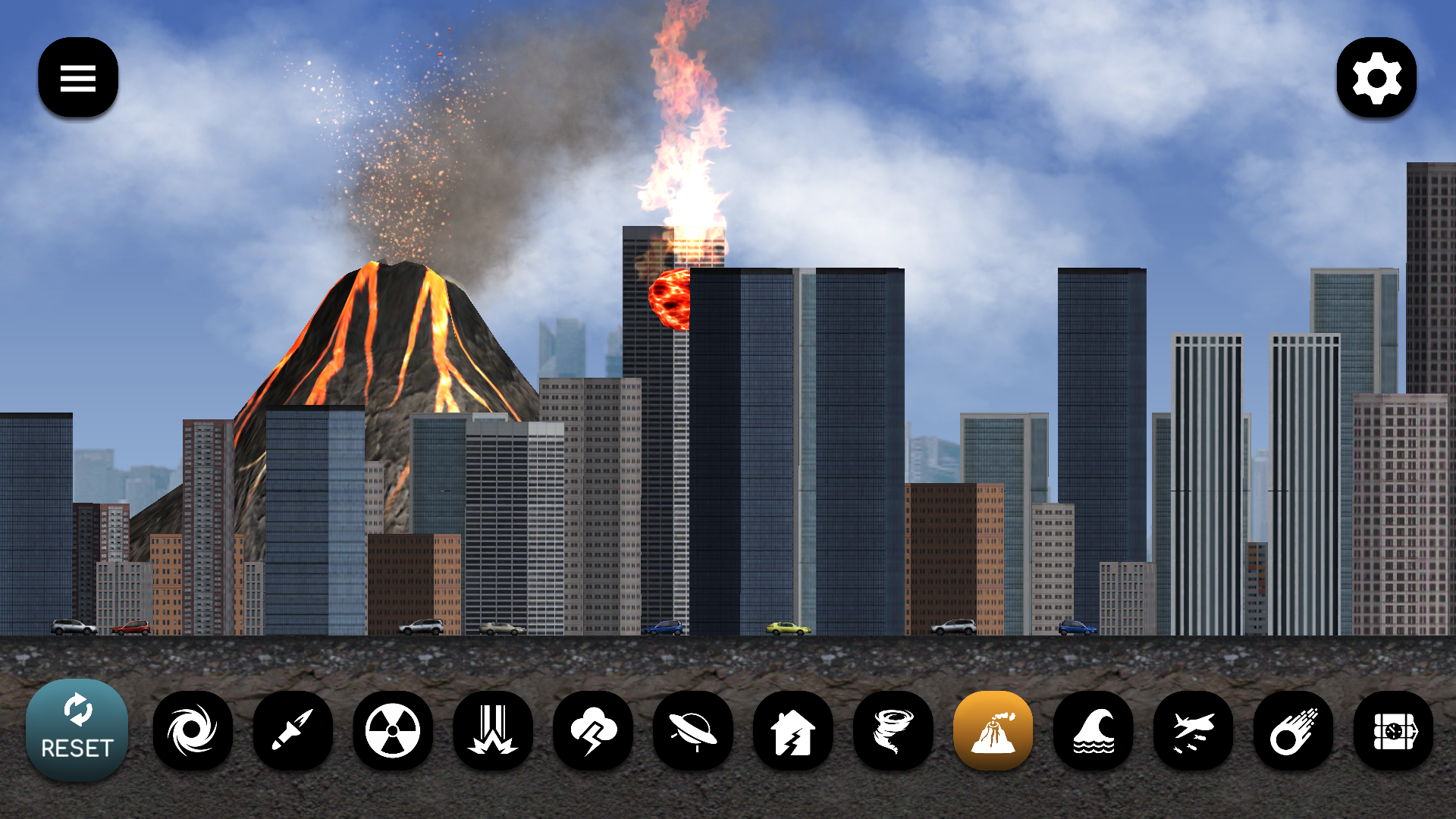Summon the UFO invasion tool
The width and height of the screenshot is (1456, 819).
click(694, 730)
